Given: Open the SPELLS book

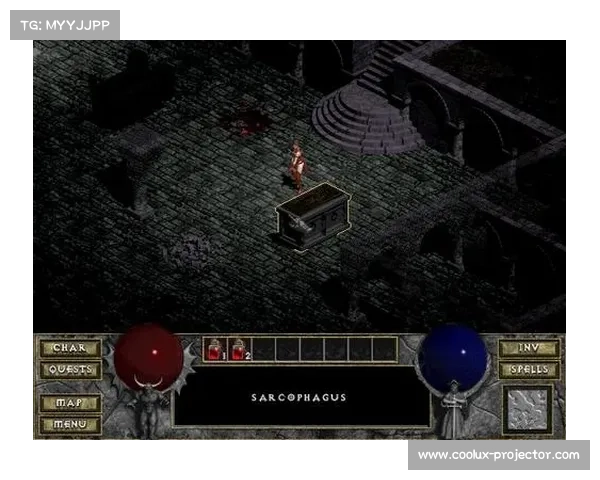Looking at the screenshot, I should click(529, 369).
